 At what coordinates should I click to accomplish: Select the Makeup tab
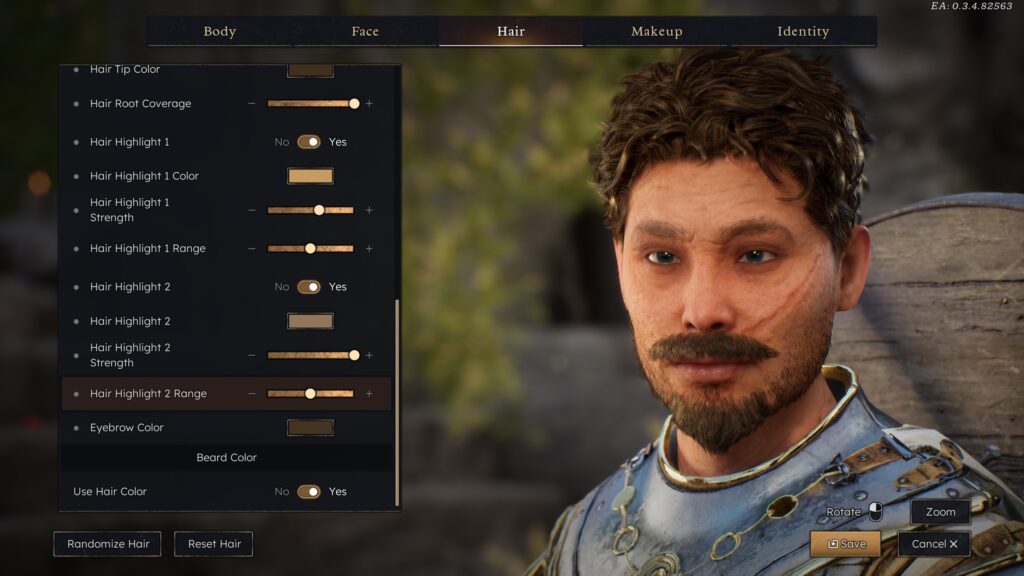(x=656, y=31)
